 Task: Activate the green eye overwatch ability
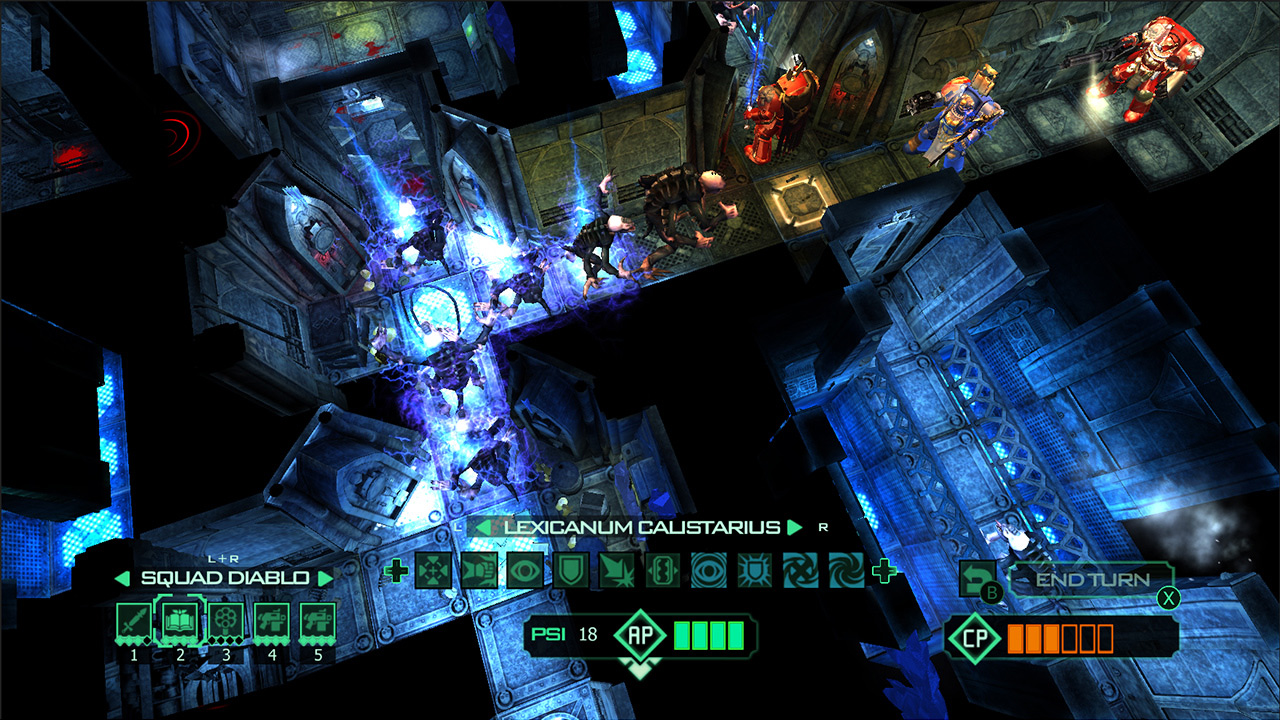point(524,570)
